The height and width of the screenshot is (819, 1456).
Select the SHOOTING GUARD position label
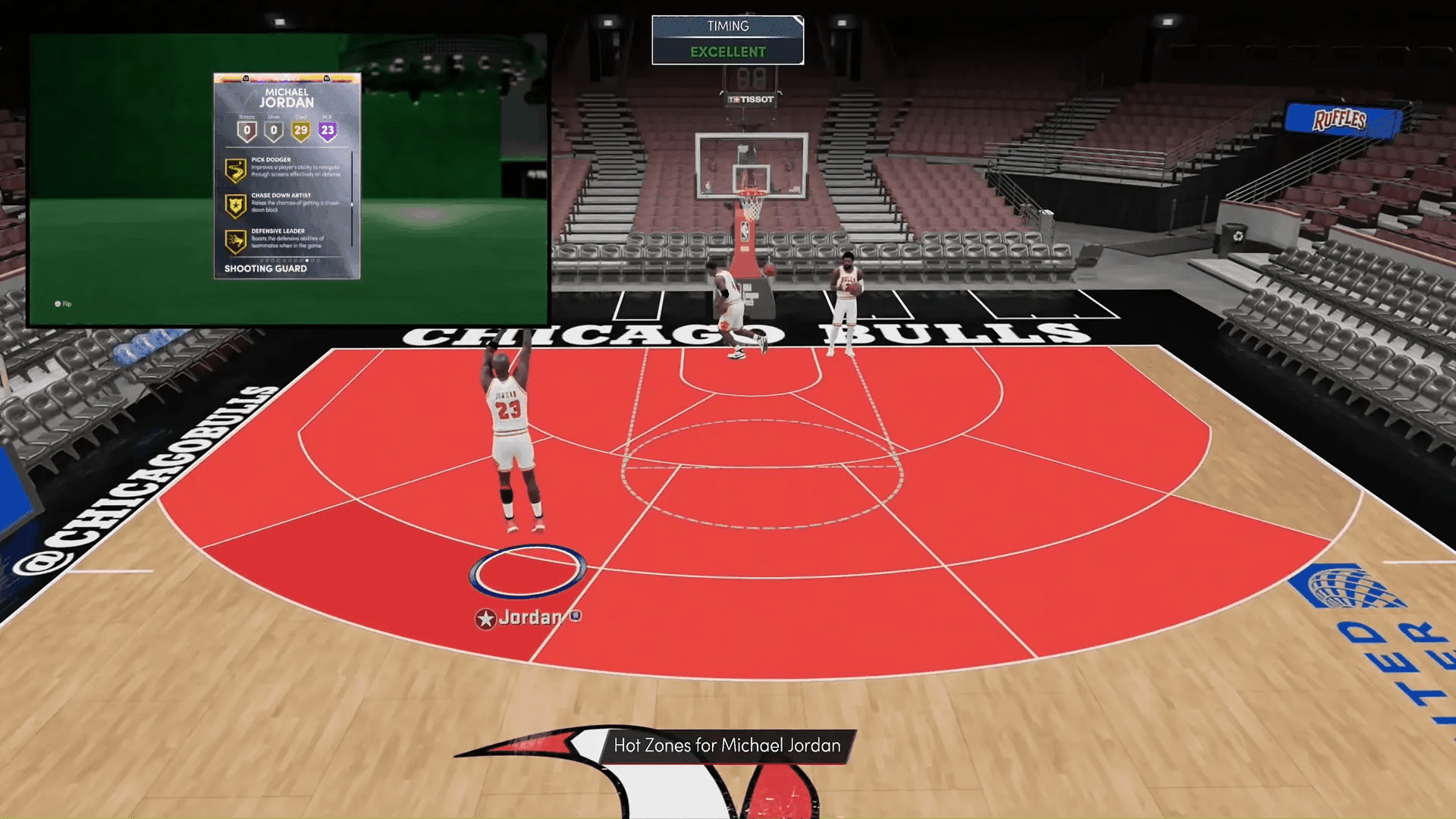point(265,267)
